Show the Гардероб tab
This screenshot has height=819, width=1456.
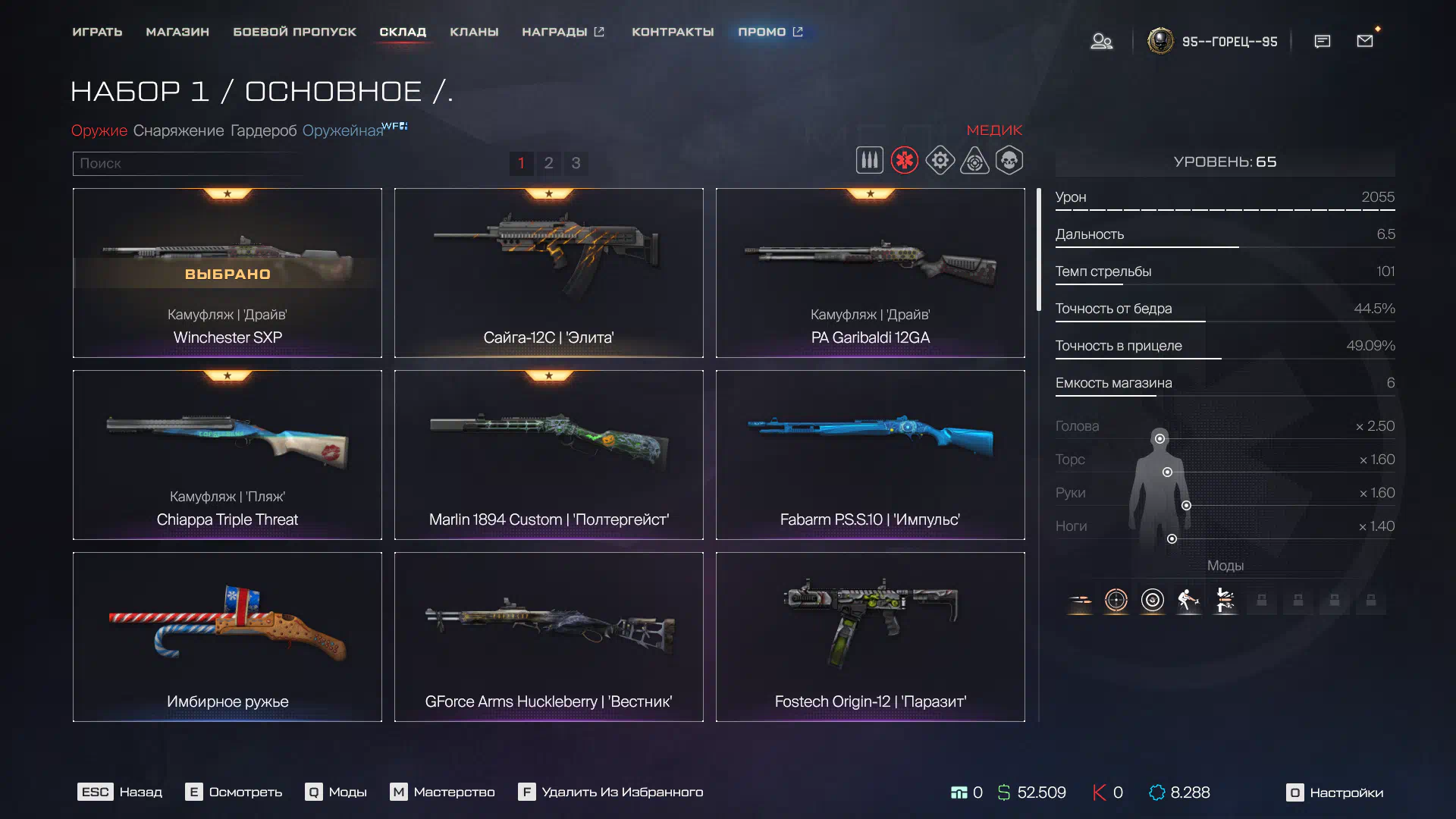click(263, 130)
